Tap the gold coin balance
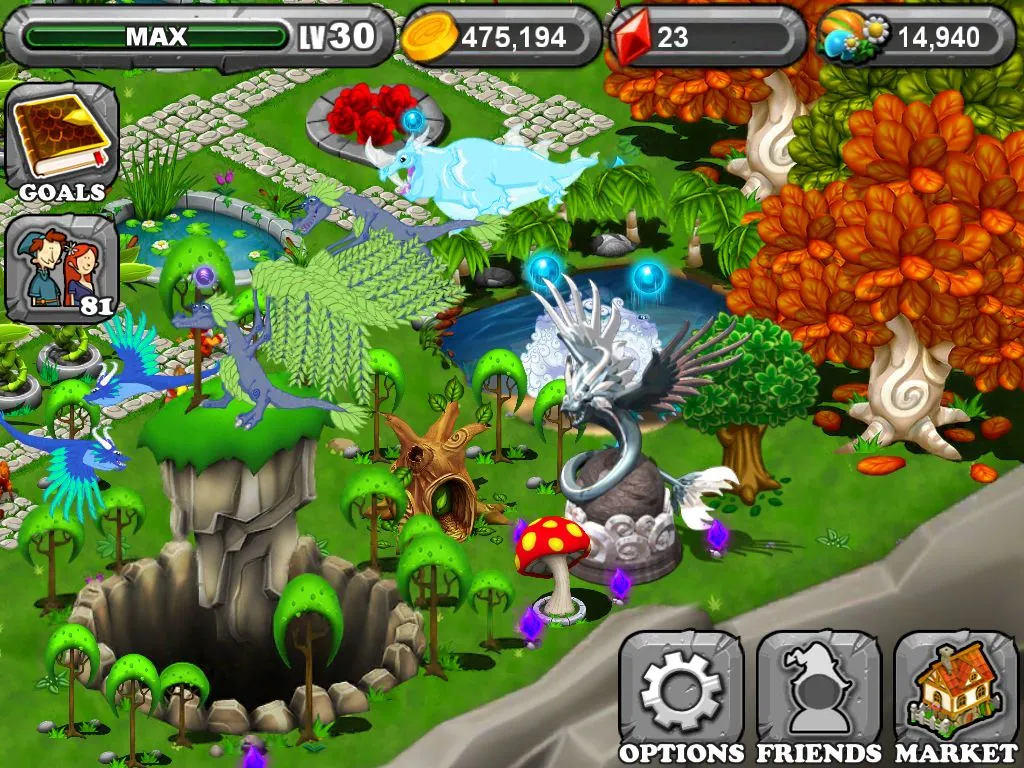 (500, 37)
